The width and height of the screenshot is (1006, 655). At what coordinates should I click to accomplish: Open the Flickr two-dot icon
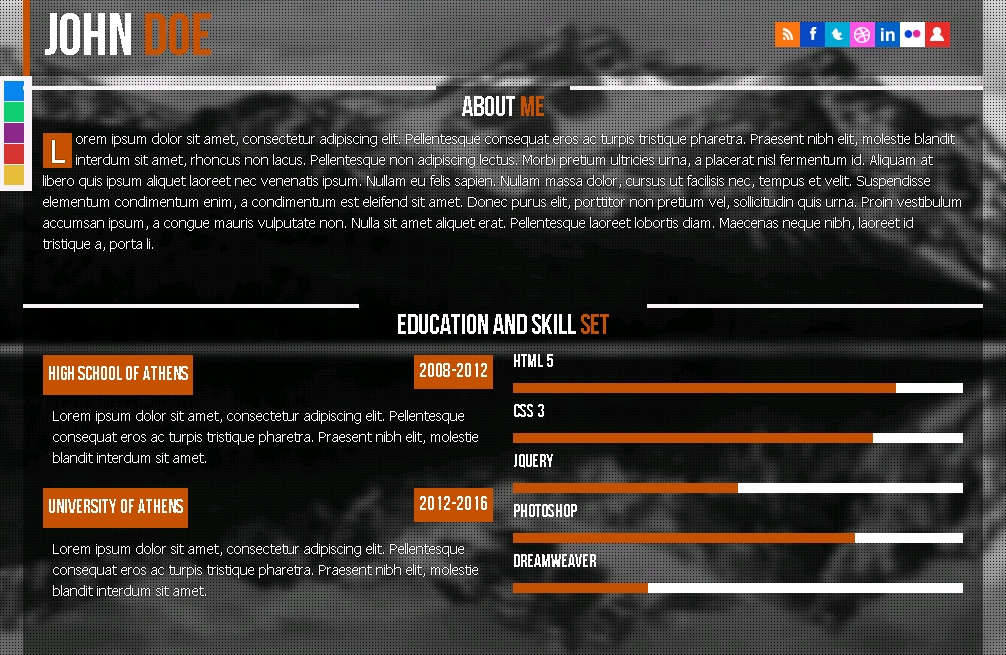click(x=912, y=35)
